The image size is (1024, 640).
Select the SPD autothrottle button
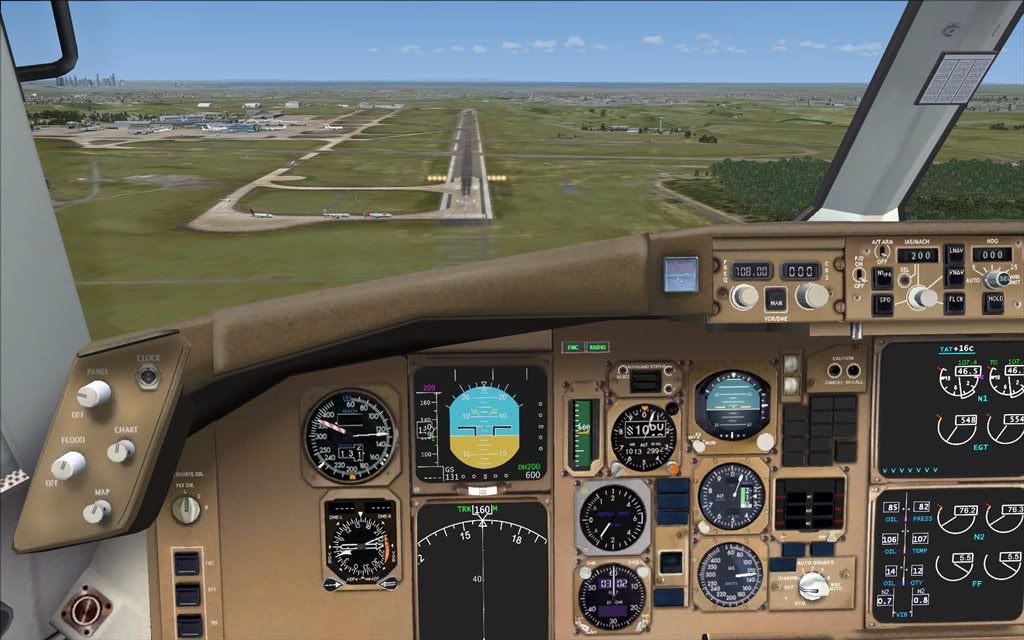[883, 302]
